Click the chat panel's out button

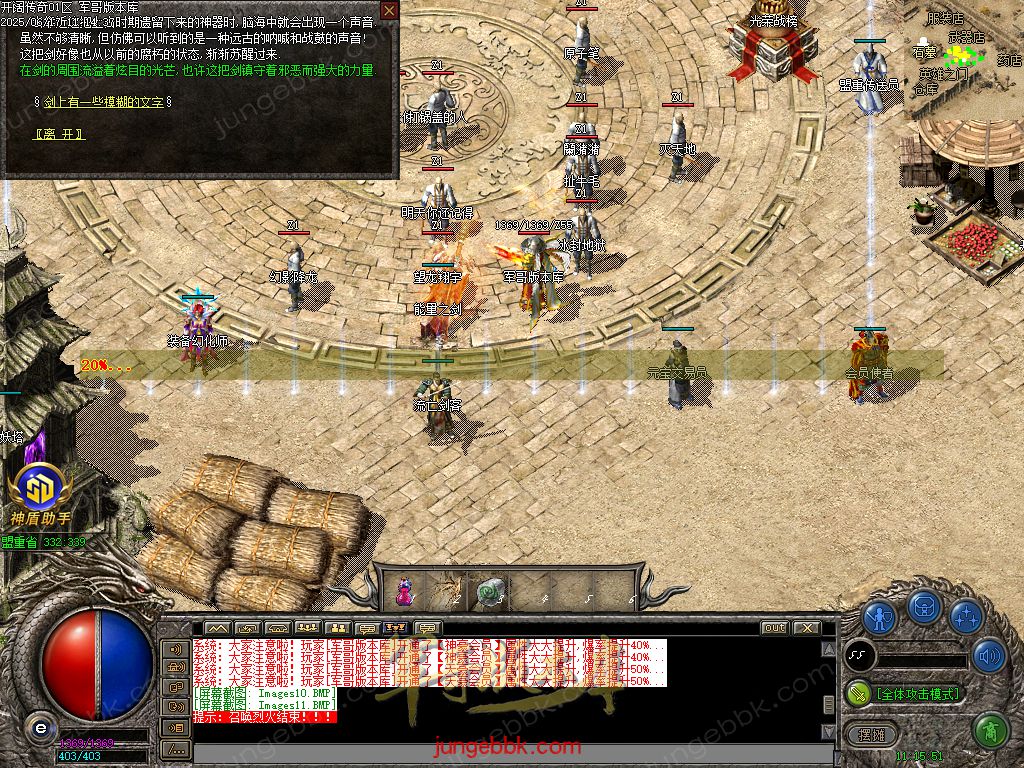(774, 628)
